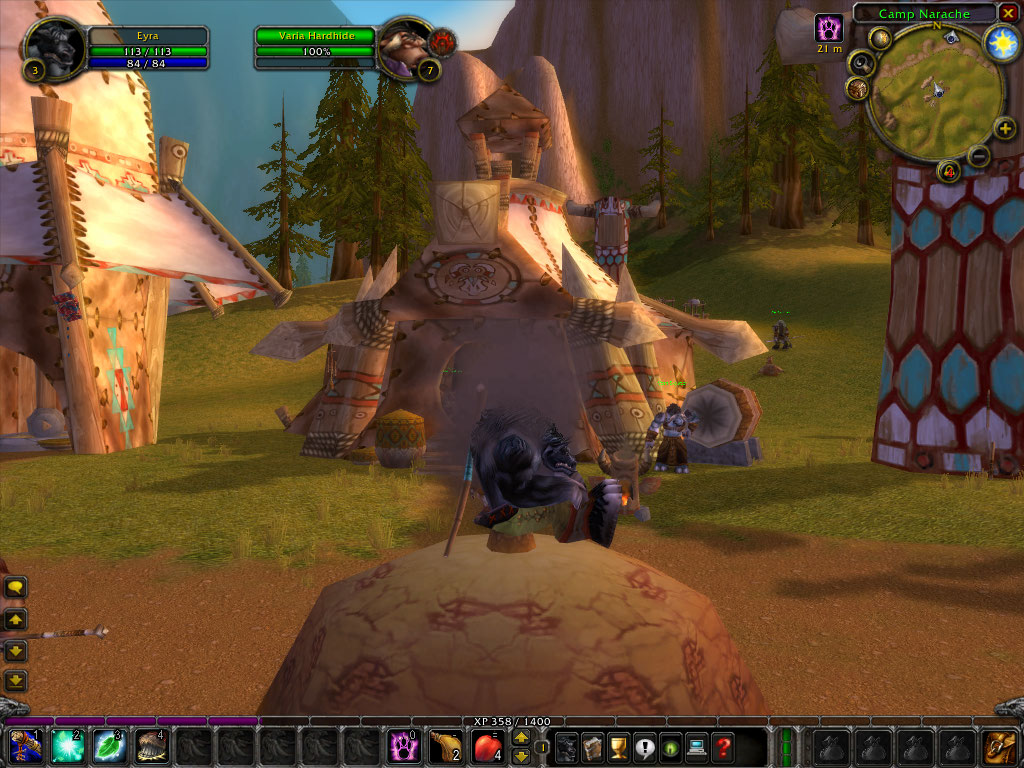Open the main menu computer icon
The height and width of the screenshot is (768, 1024).
click(x=696, y=747)
